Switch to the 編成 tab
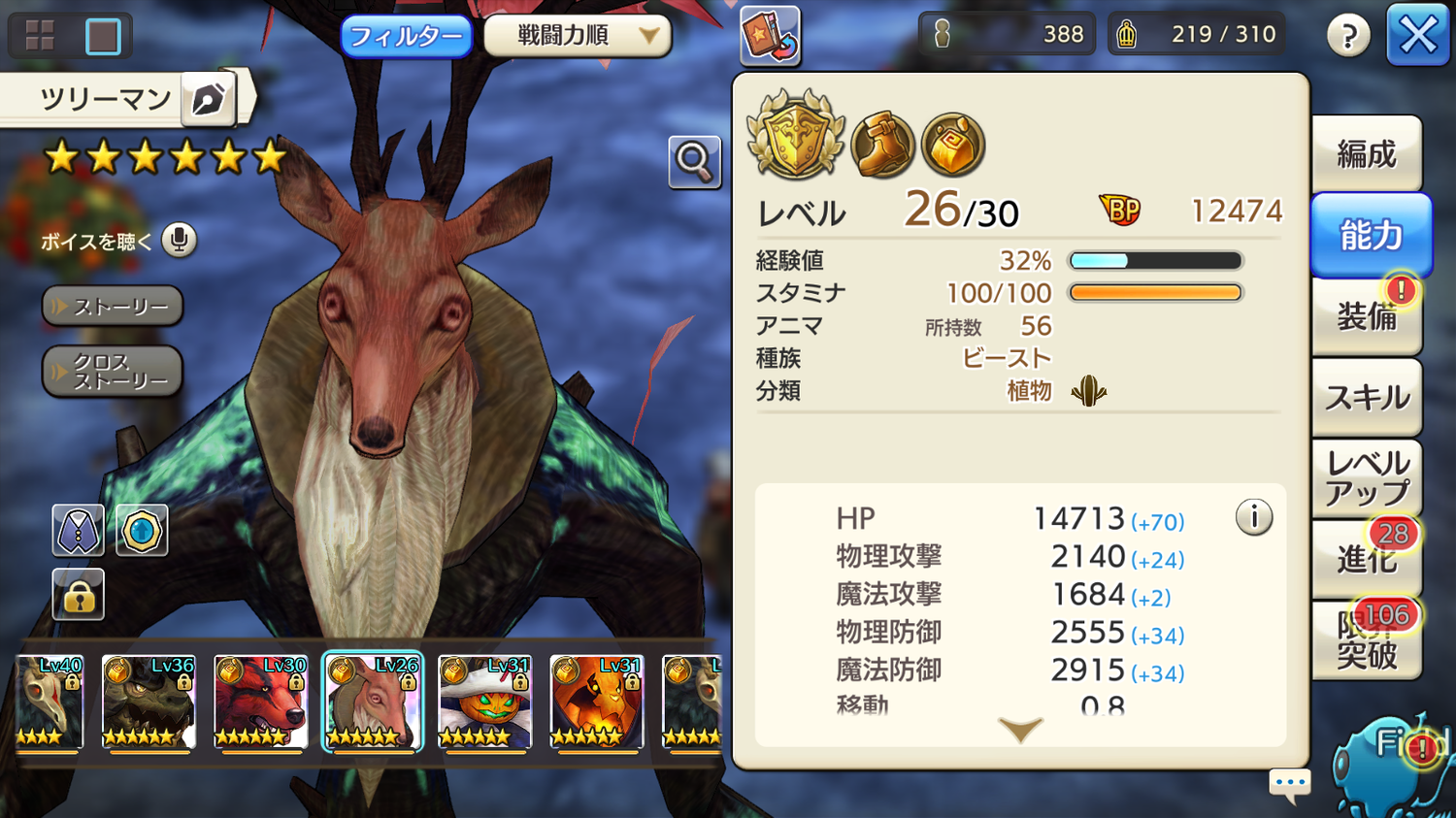Screen dimensions: 1456x818 (x=1367, y=154)
